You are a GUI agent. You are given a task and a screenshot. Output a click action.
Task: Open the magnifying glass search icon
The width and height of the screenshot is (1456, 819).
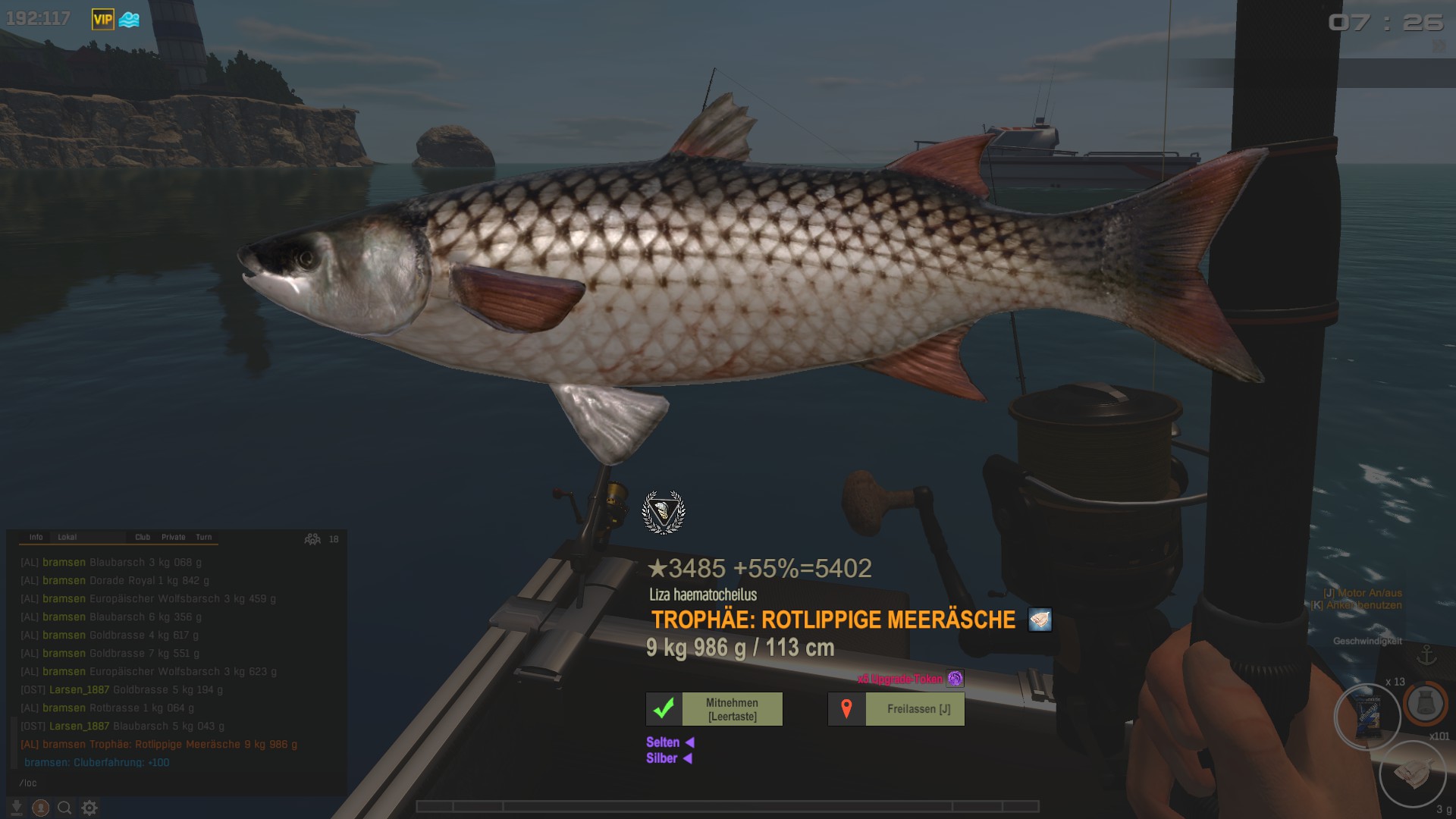[x=65, y=808]
